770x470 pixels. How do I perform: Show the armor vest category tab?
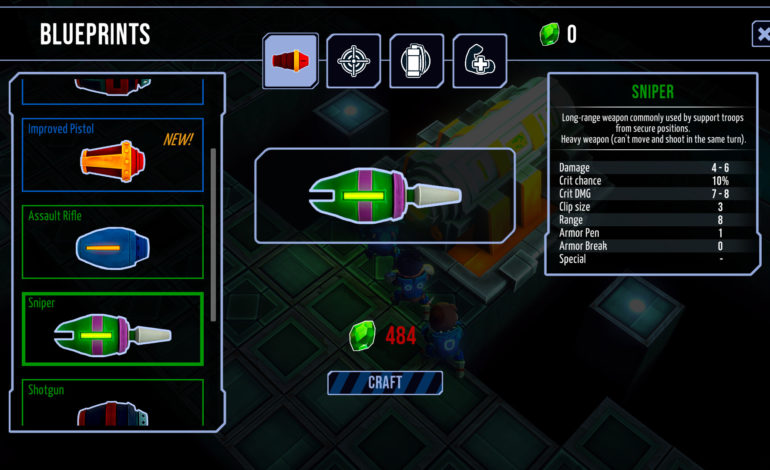(416, 60)
